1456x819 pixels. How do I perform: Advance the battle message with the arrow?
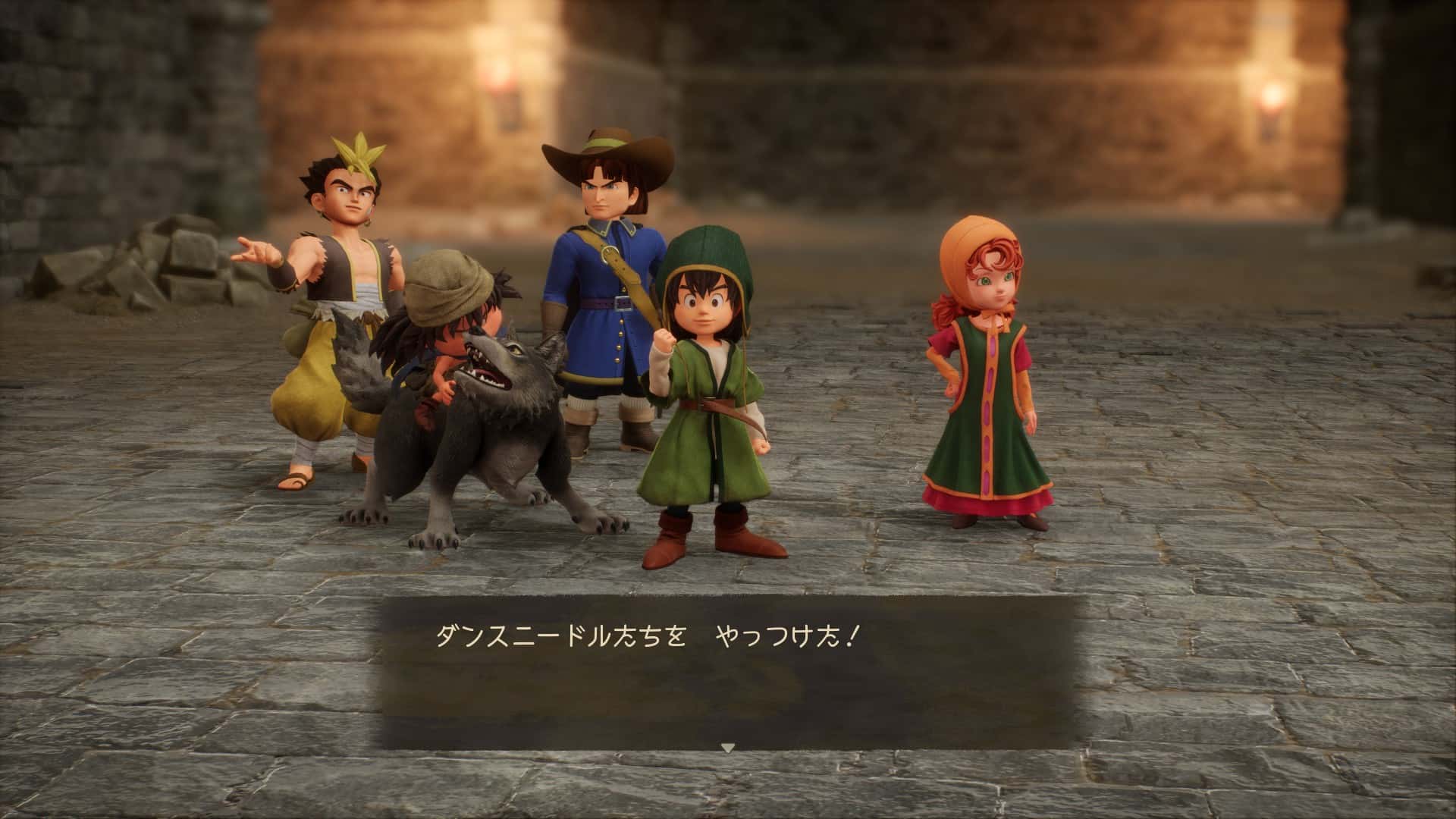tap(727, 748)
